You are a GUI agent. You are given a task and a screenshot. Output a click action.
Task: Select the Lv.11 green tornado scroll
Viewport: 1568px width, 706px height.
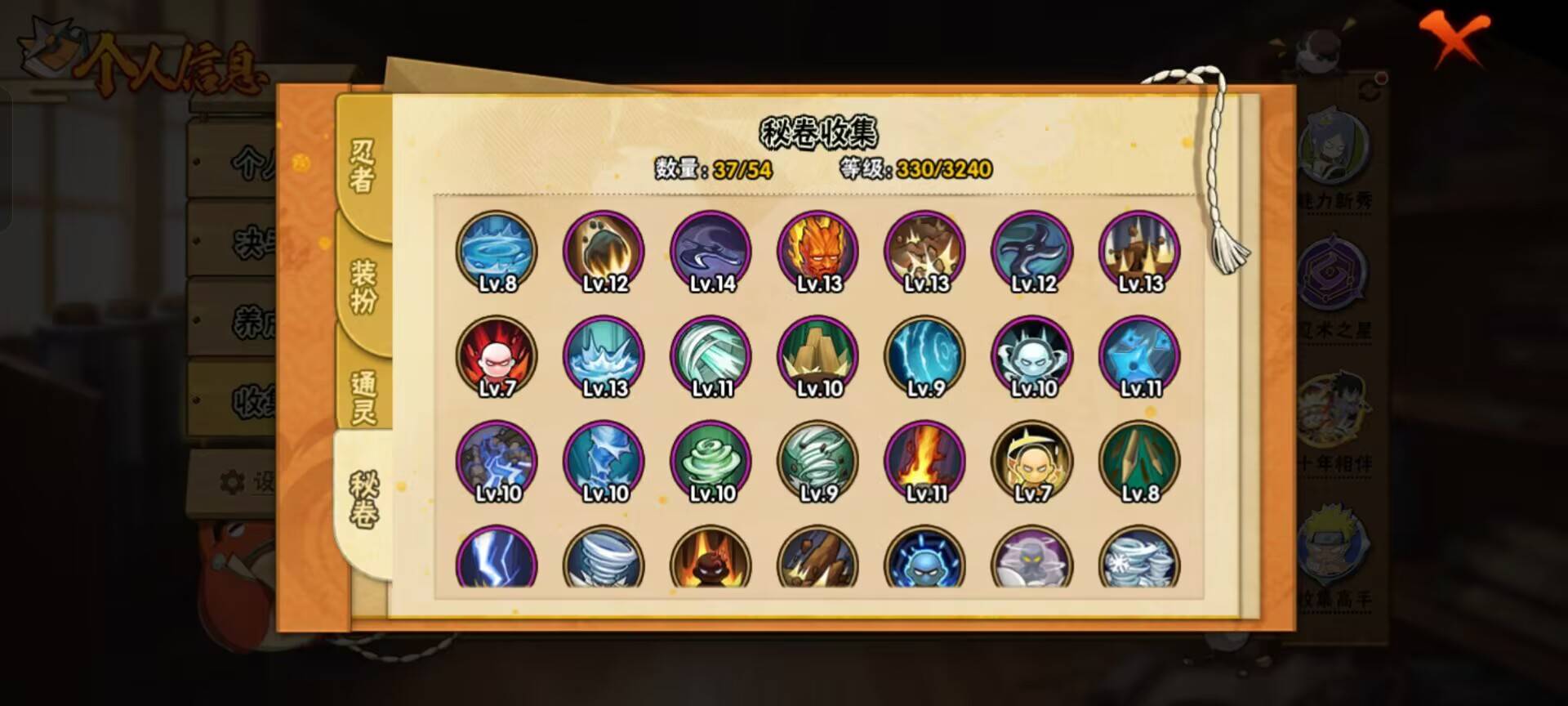pos(710,357)
